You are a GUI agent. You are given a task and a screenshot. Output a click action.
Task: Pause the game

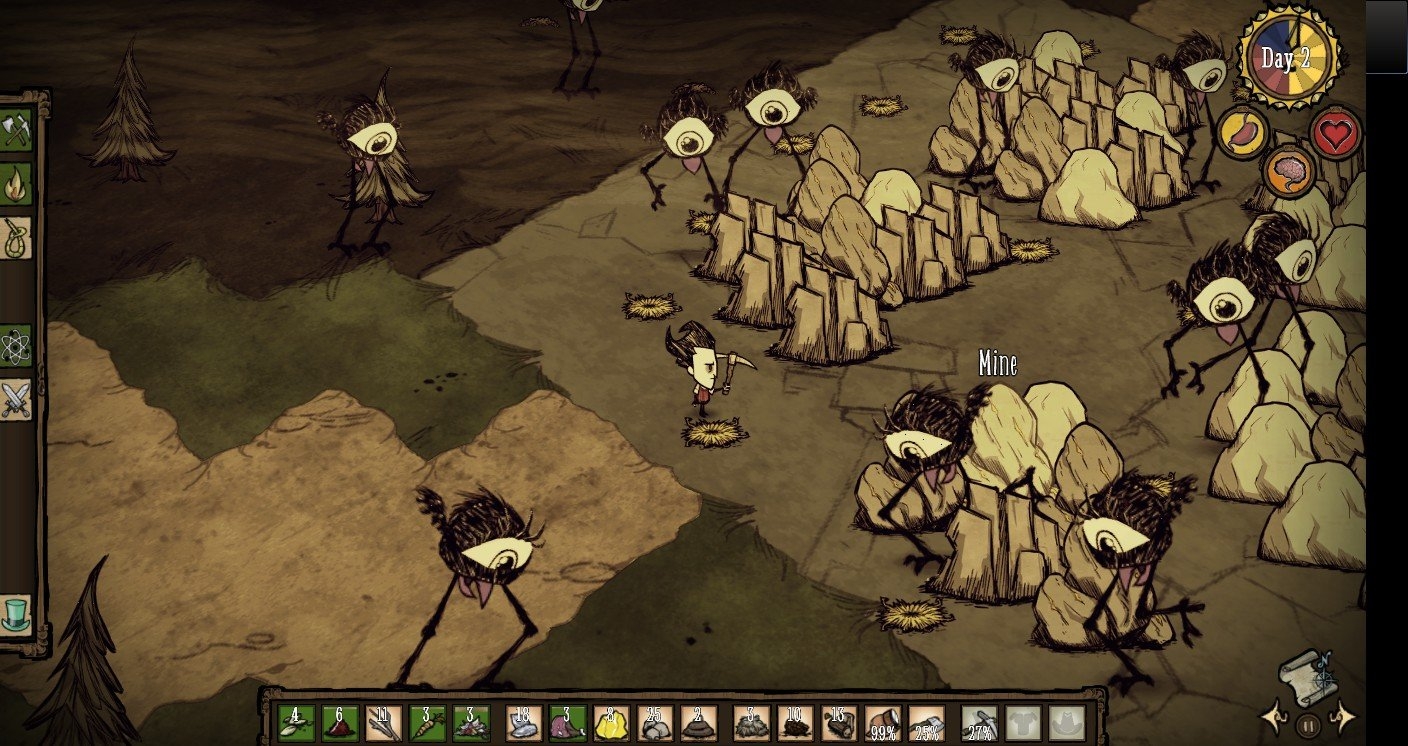click(1307, 724)
